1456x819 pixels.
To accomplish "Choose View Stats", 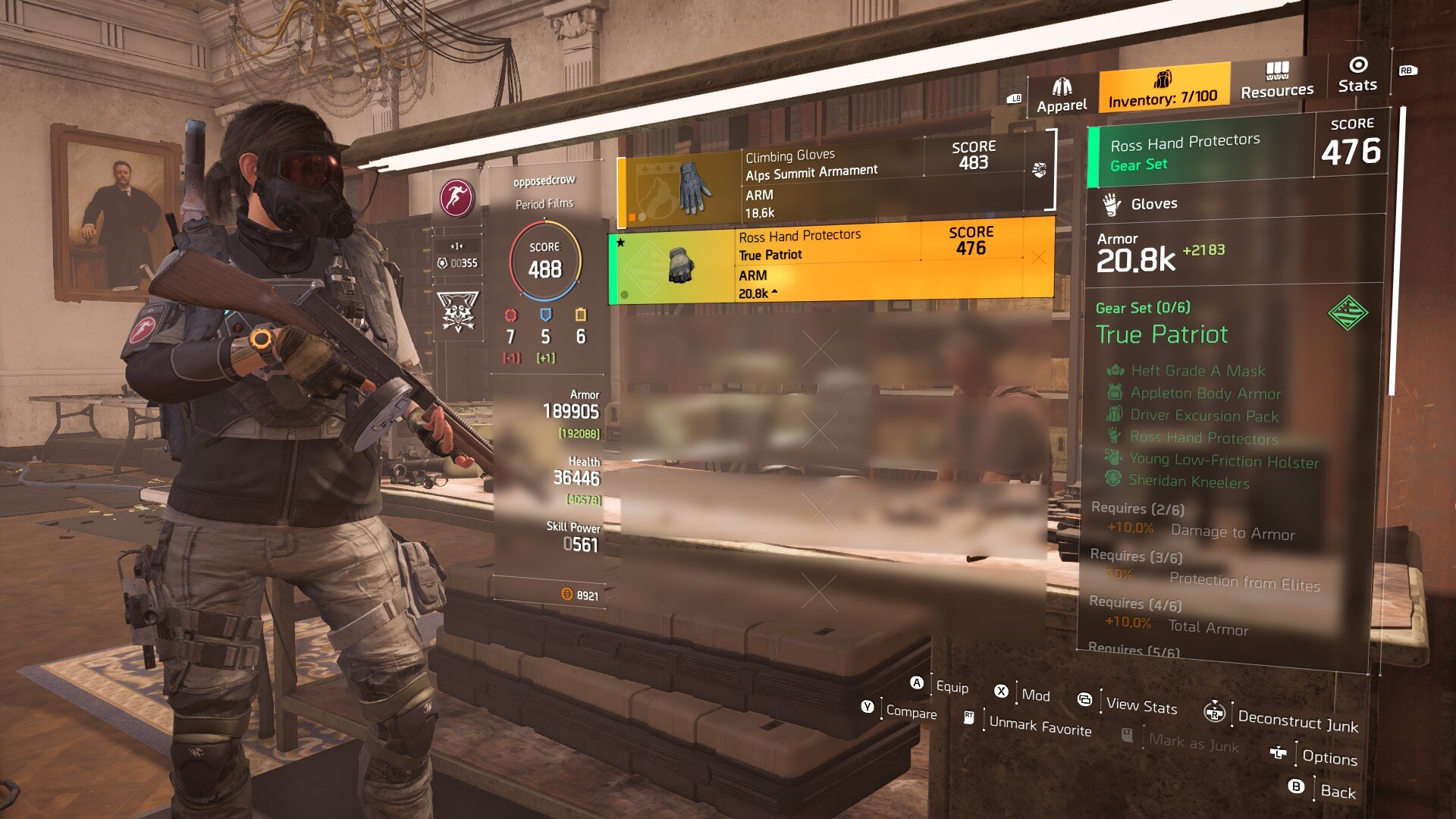I will point(1129,704).
